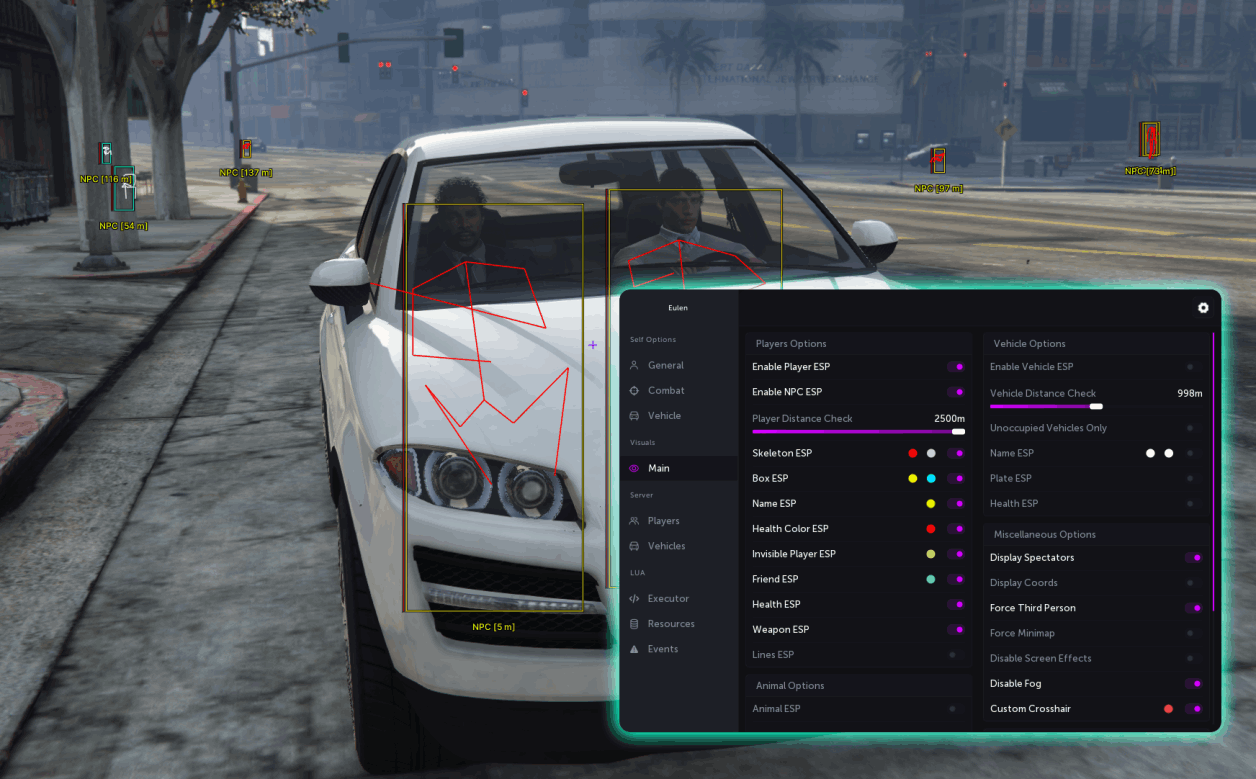The image size is (1256, 779).
Task: Open the Resources page
Action: 670,624
